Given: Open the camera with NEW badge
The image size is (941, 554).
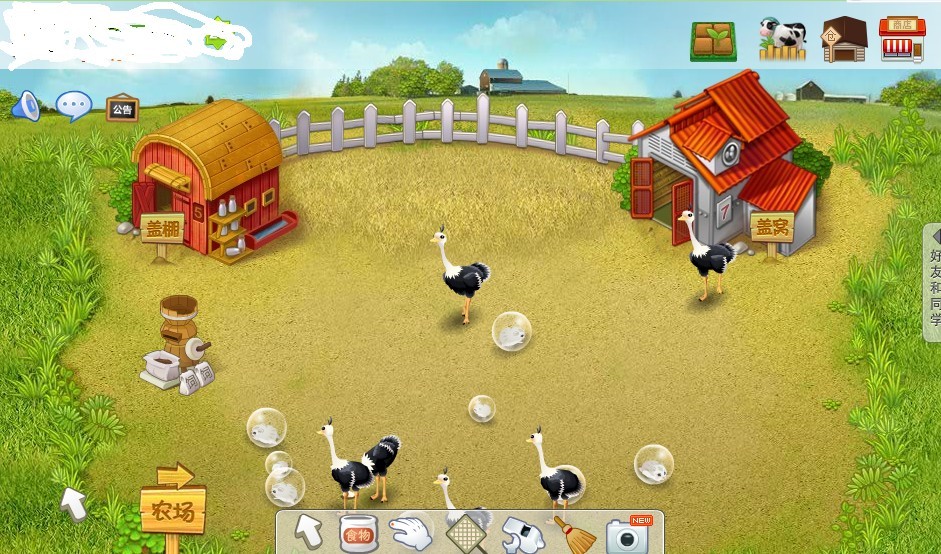Looking at the screenshot, I should pos(628,535).
